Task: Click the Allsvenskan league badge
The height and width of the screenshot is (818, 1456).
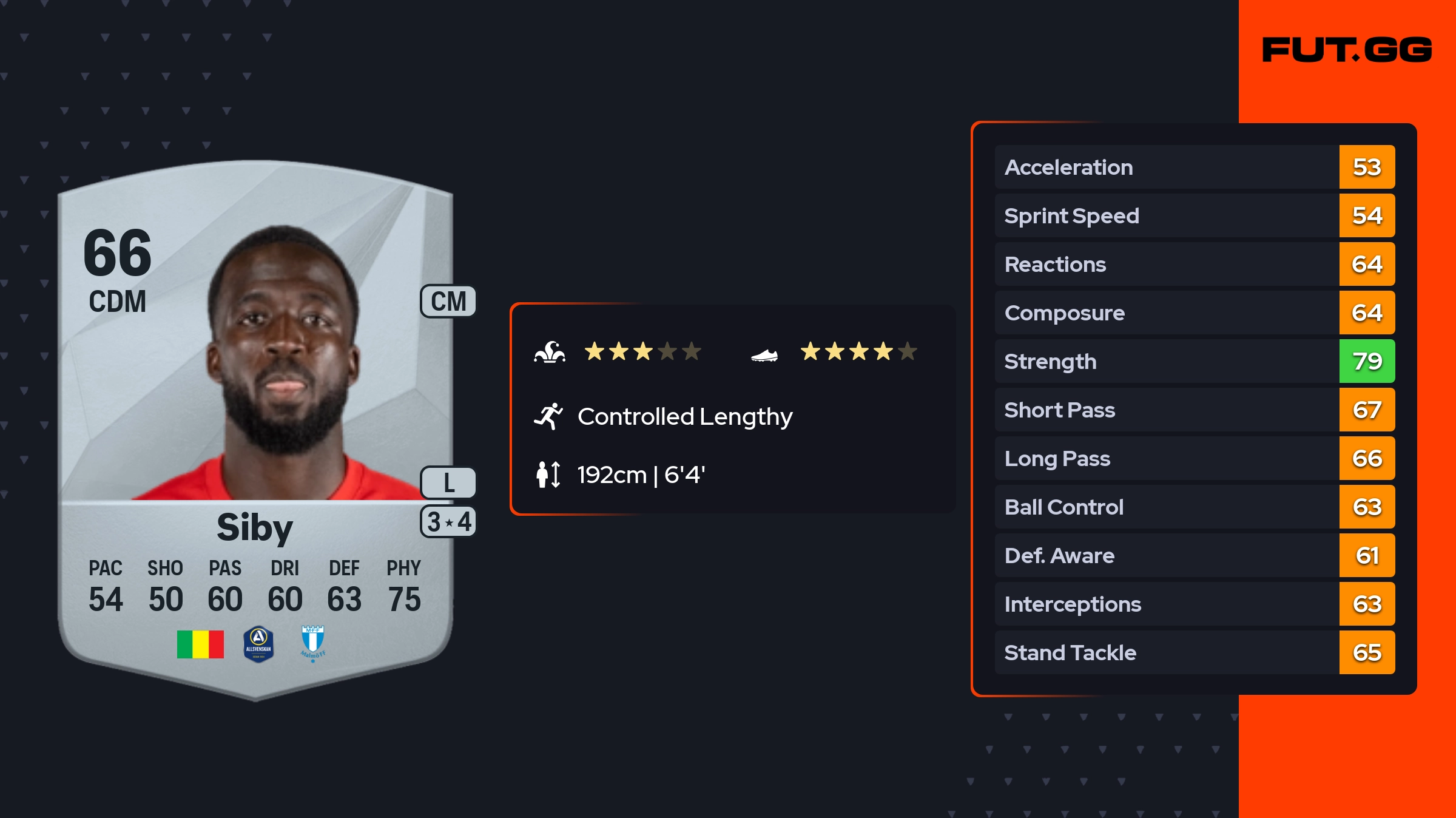Action: (258, 644)
